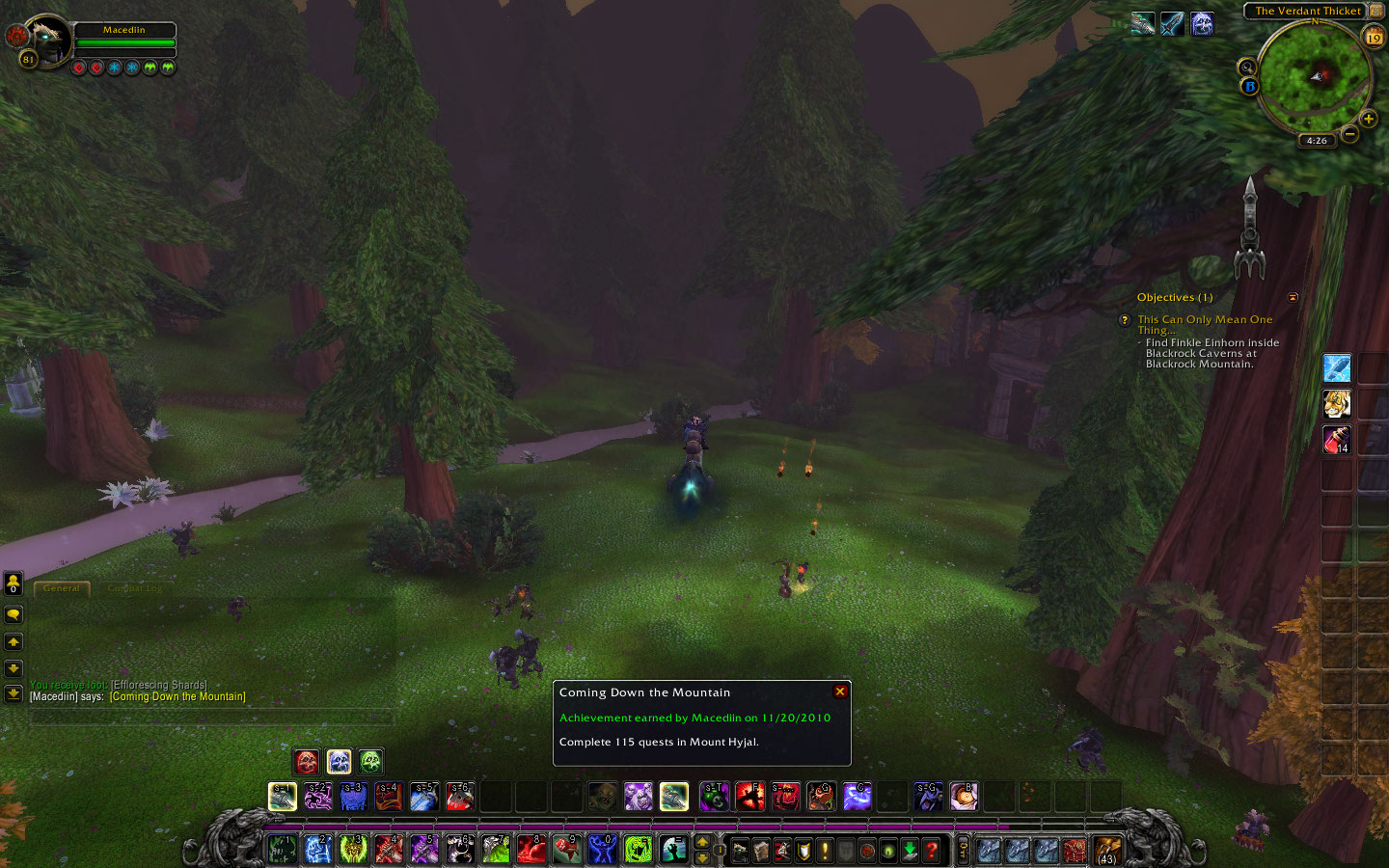This screenshot has width=1389, height=868.
Task: Open the minimap tracking magnifier button
Action: 1246,68
